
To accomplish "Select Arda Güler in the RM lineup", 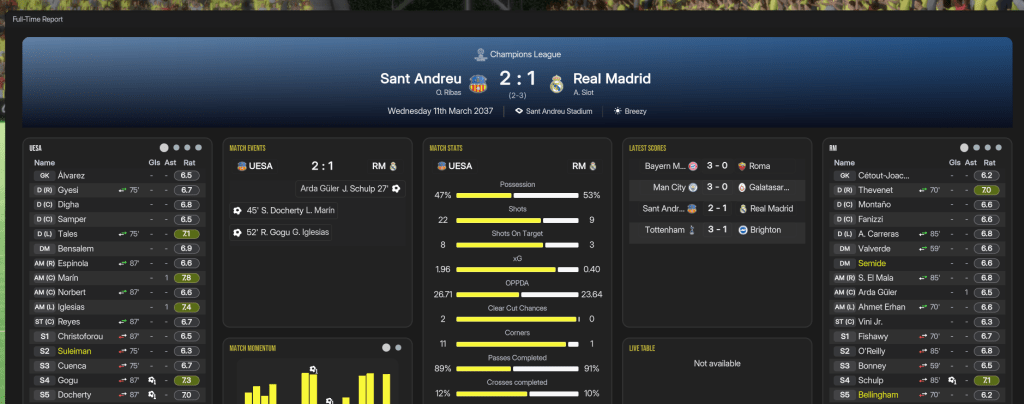I will point(877,292).
